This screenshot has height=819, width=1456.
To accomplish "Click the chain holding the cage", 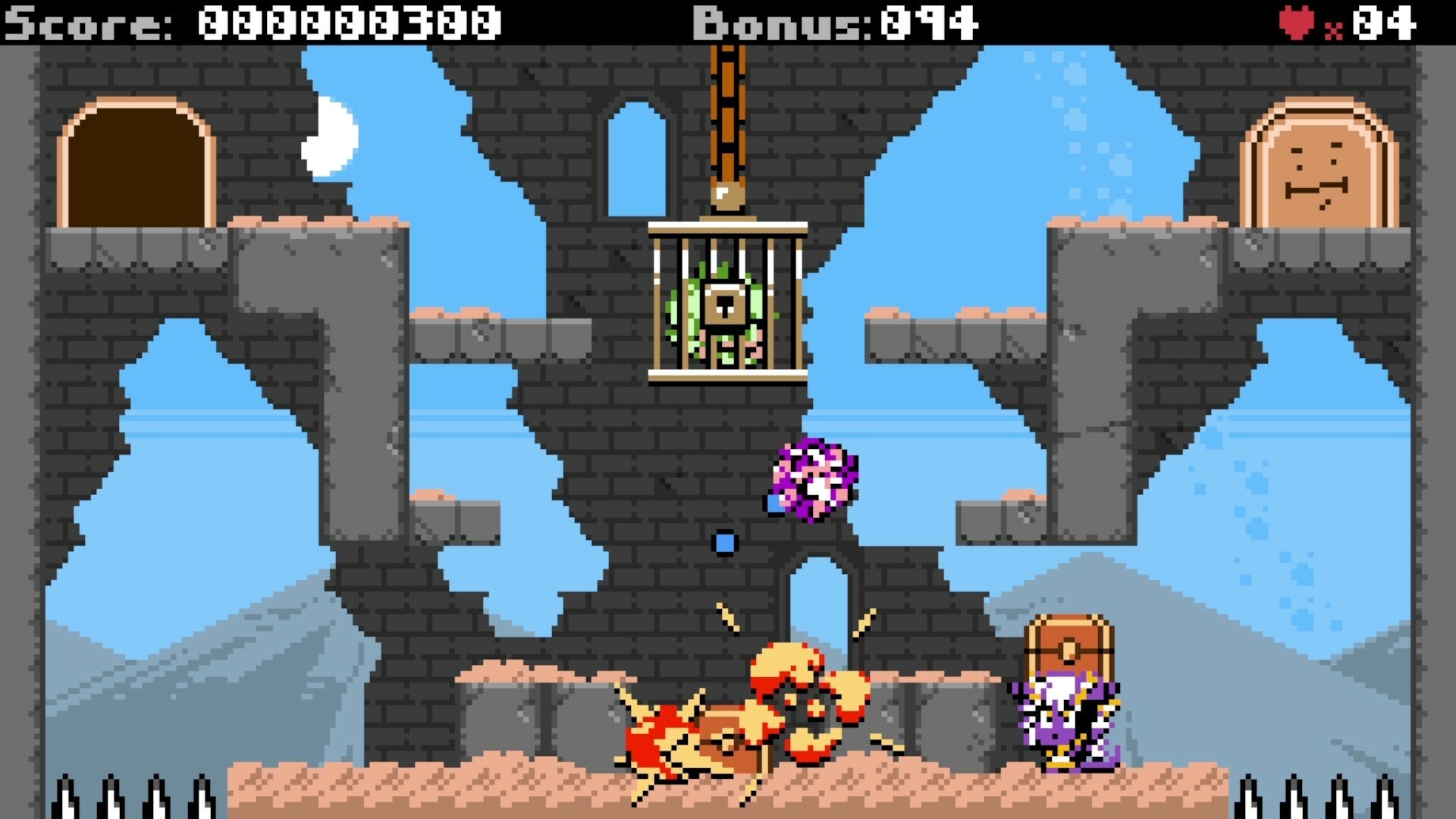I will click(x=726, y=114).
